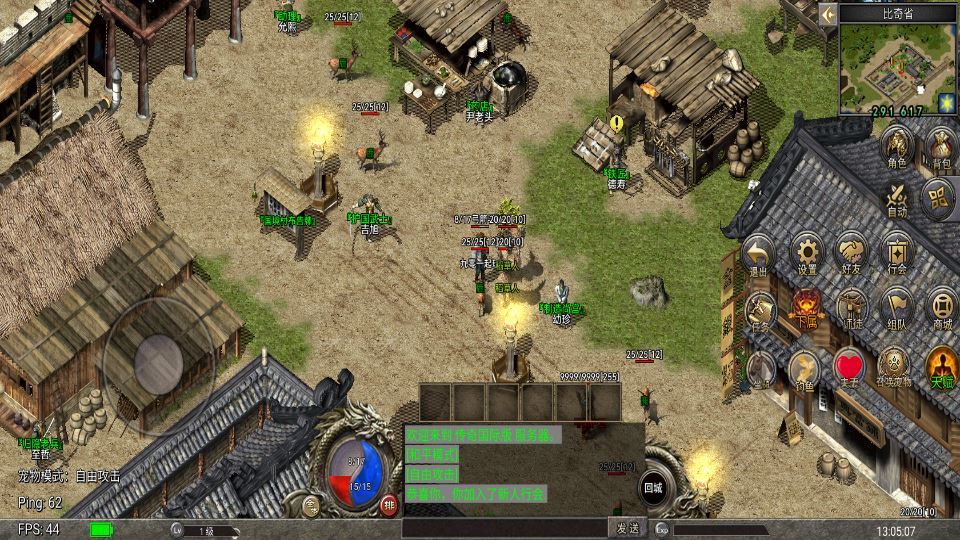Open the 组队 team flag icon

(x=897, y=309)
